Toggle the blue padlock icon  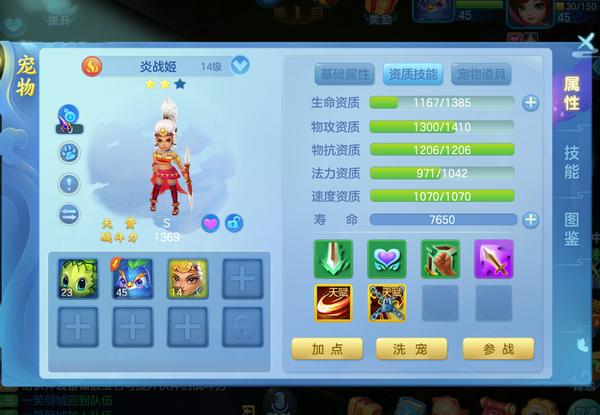(235, 222)
